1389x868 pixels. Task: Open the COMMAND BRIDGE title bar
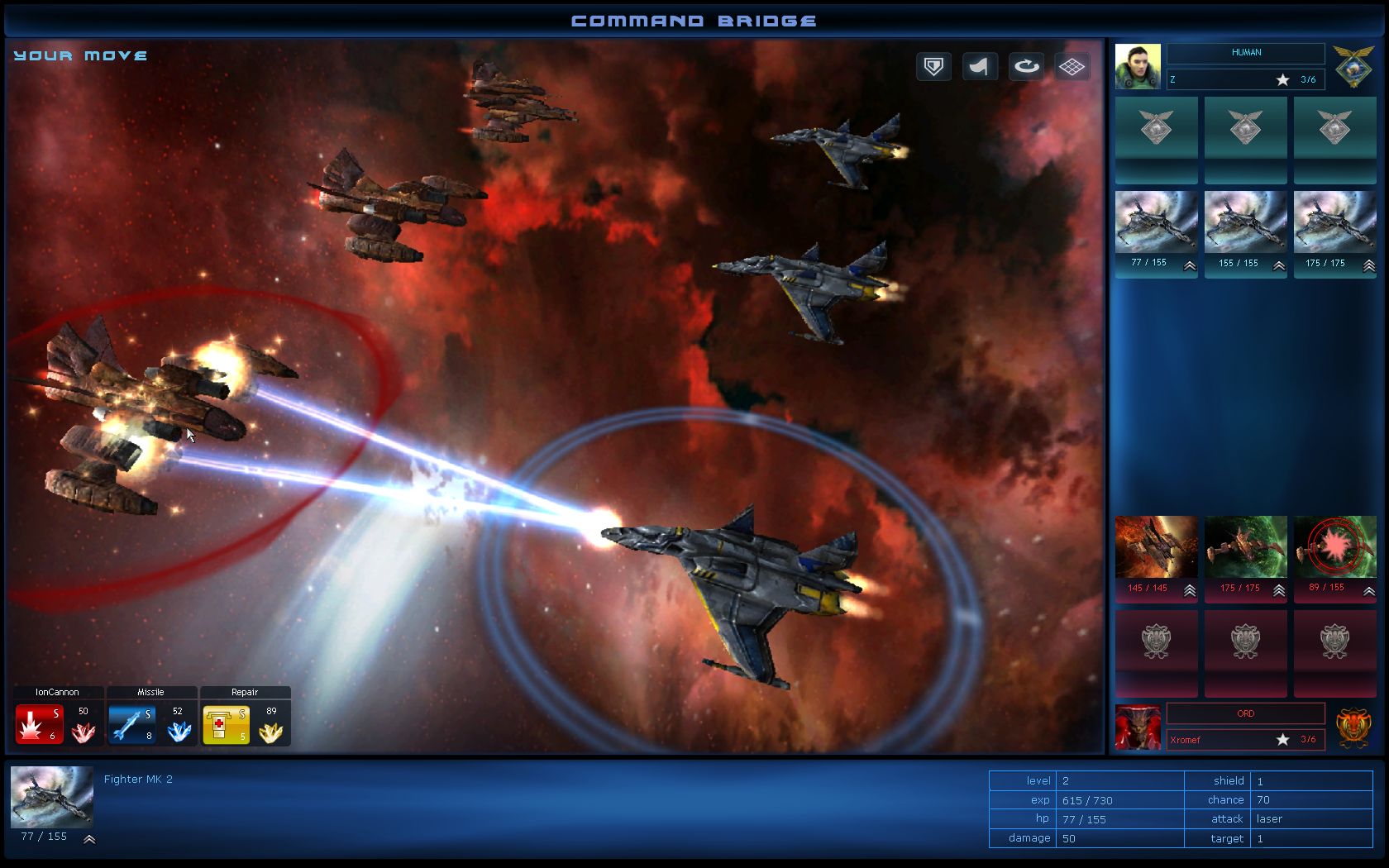(x=694, y=18)
